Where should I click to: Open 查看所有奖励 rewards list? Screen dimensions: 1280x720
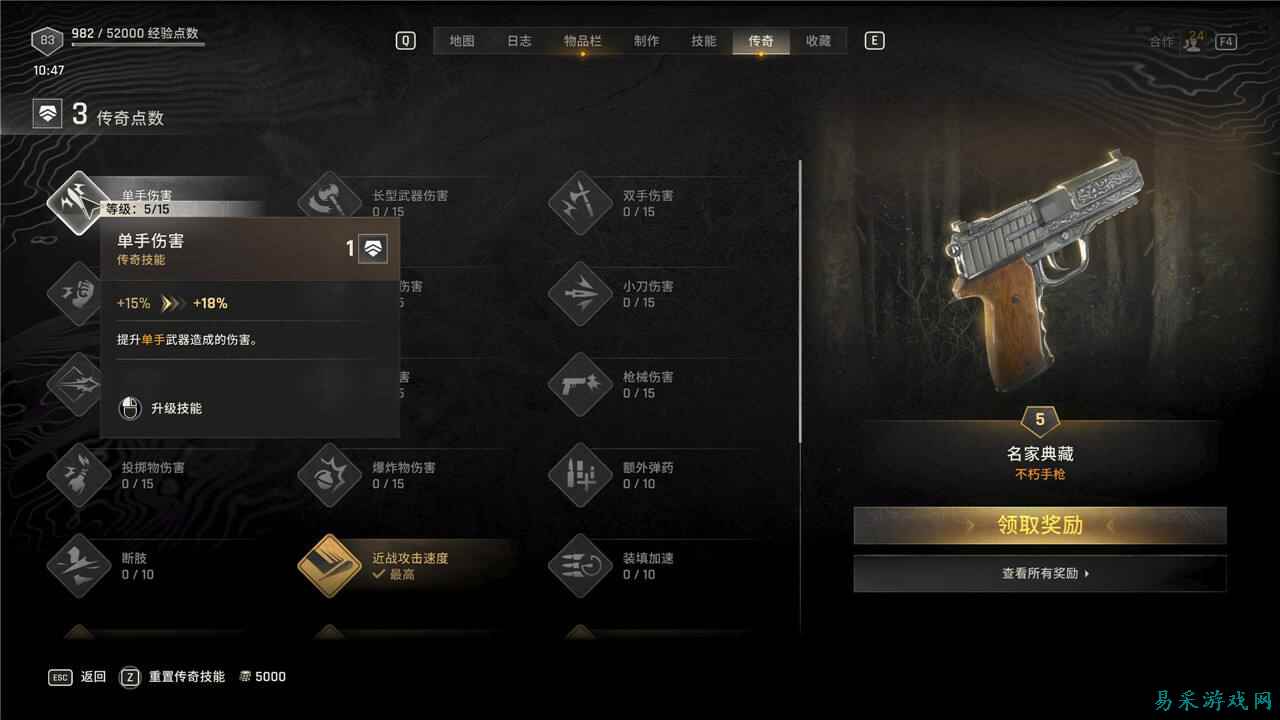click(x=1040, y=573)
